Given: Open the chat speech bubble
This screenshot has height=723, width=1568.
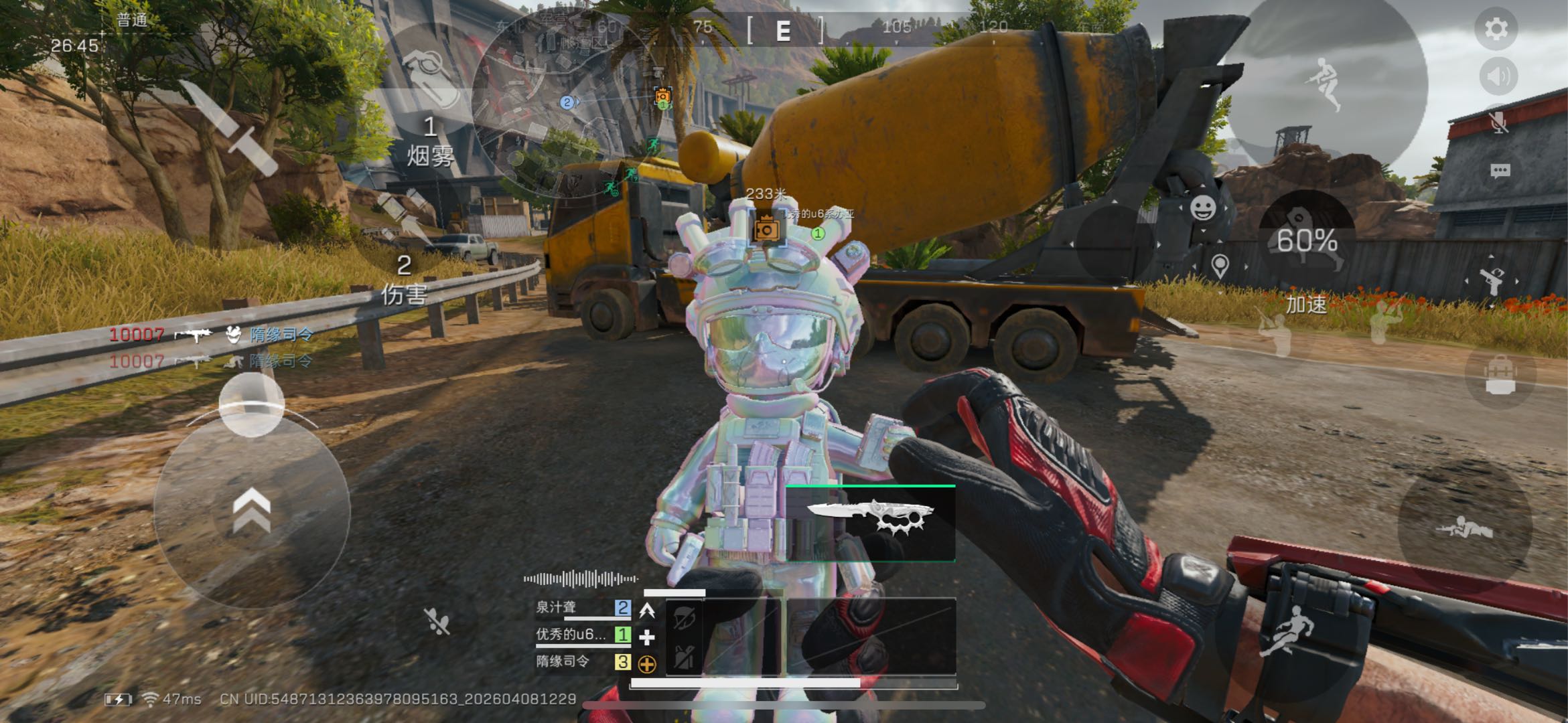Looking at the screenshot, I should coord(1500,171).
